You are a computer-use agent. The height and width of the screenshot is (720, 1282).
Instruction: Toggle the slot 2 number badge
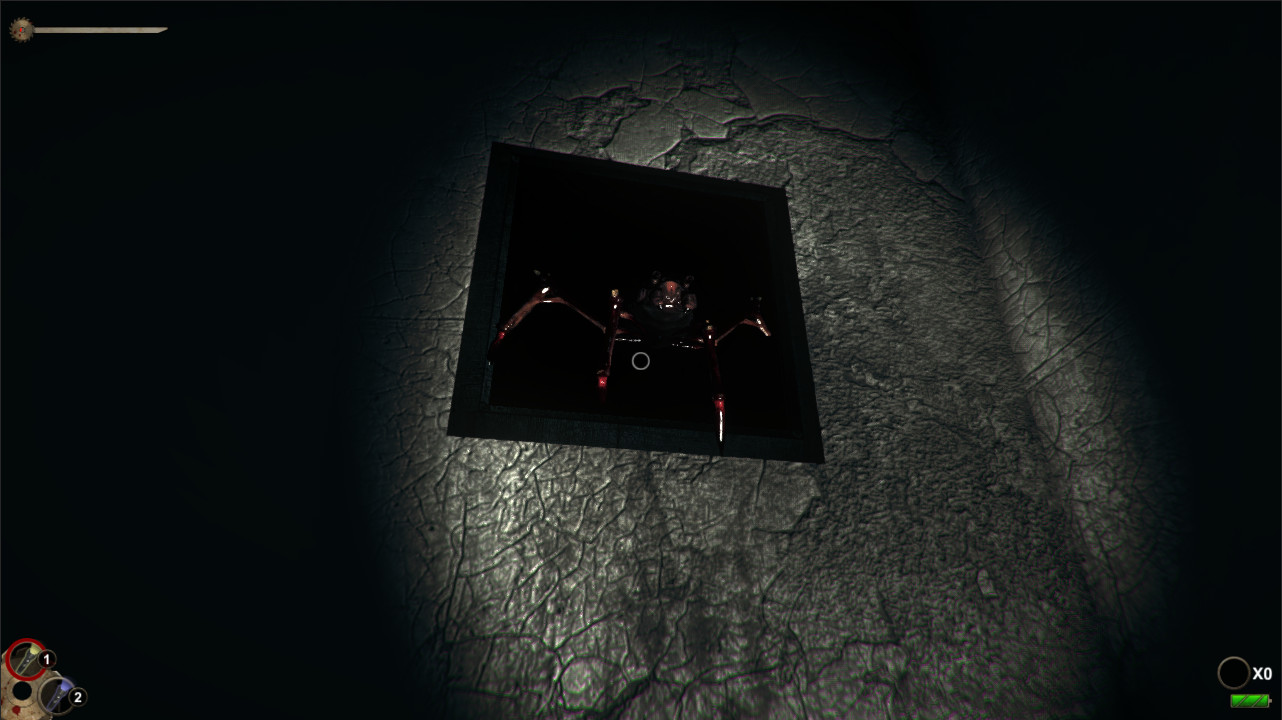pyautogui.click(x=78, y=697)
